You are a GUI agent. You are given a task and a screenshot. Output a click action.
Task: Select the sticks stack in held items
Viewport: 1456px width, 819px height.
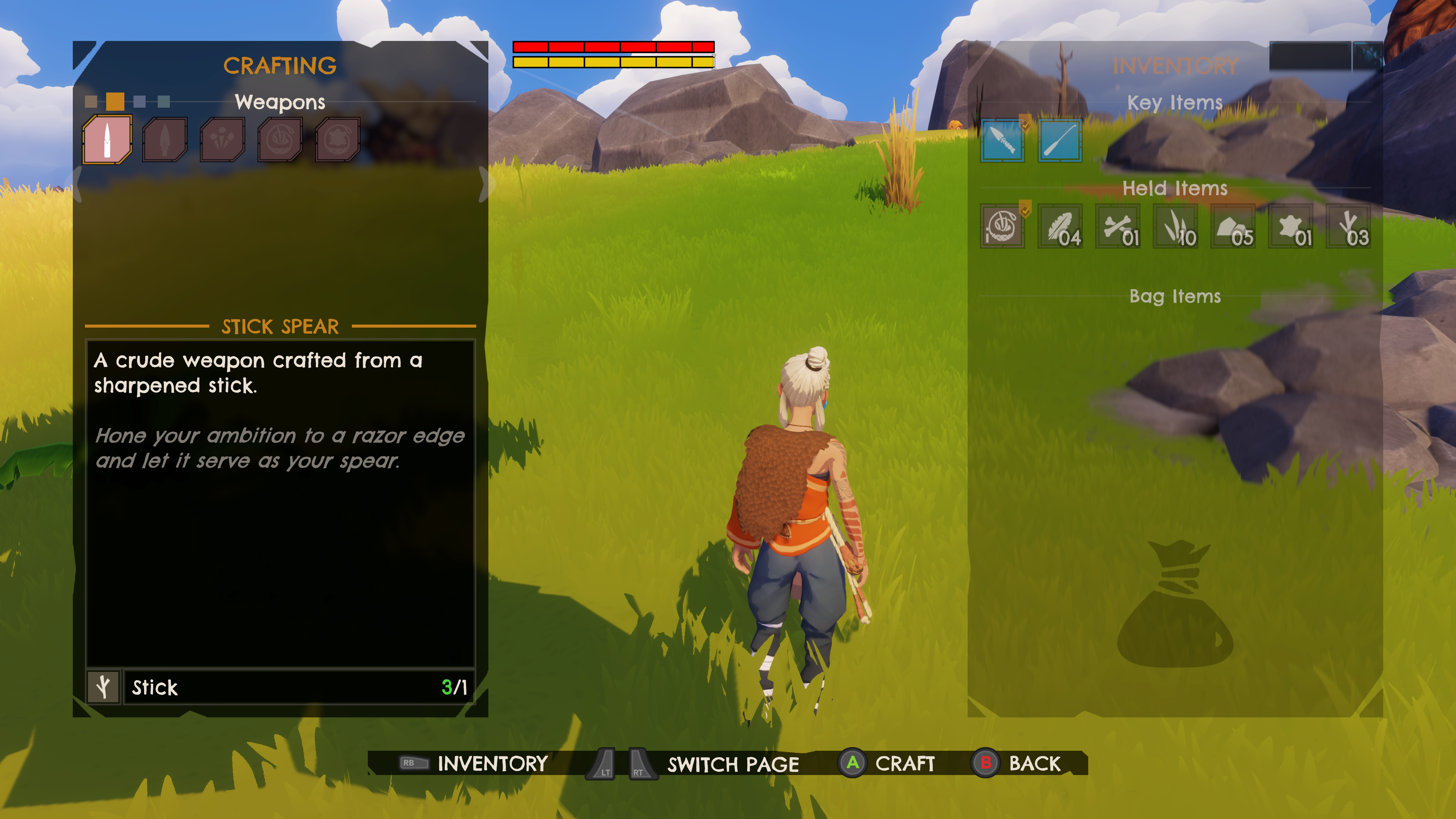(x=1348, y=226)
